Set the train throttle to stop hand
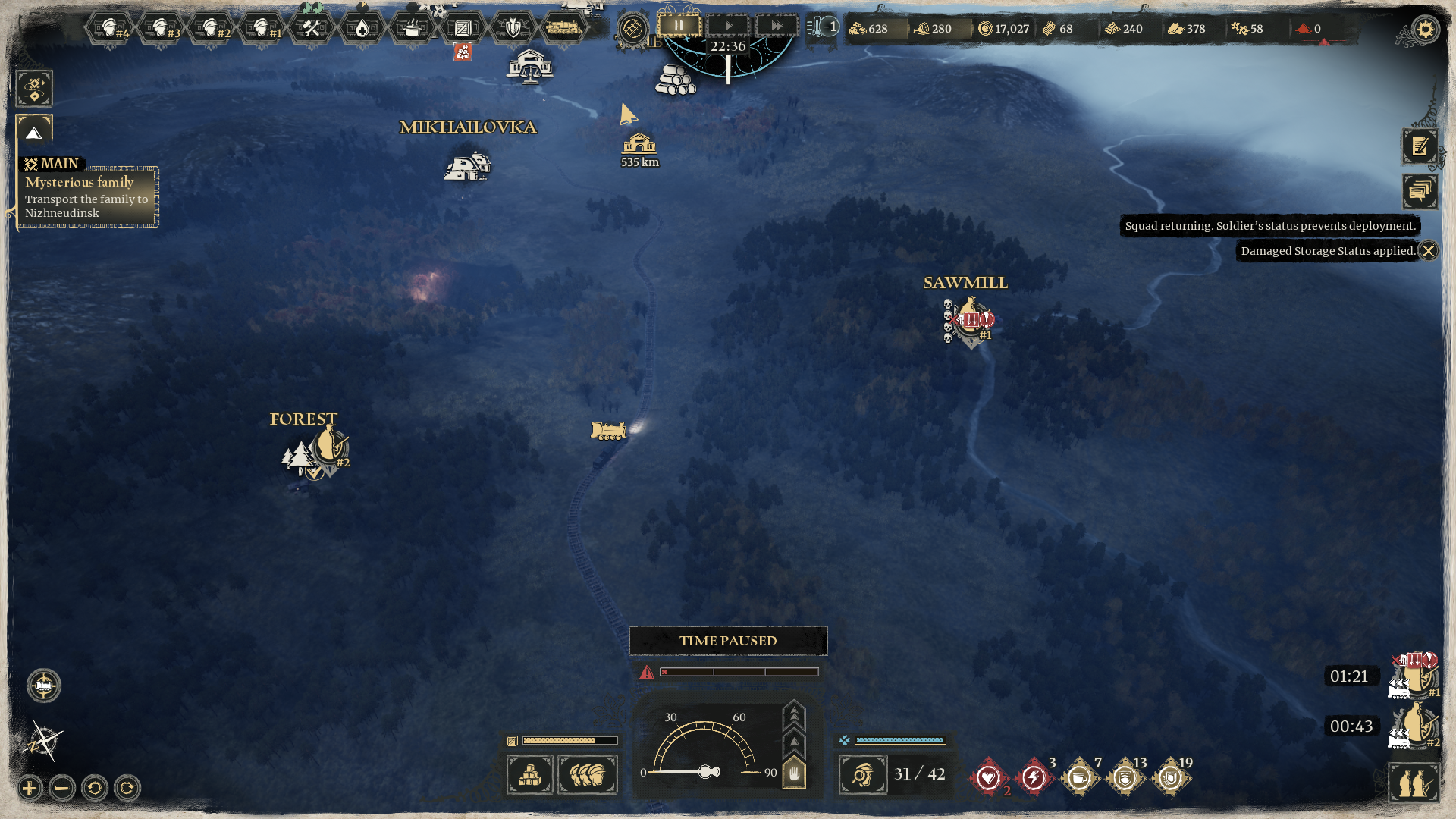 pyautogui.click(x=793, y=773)
